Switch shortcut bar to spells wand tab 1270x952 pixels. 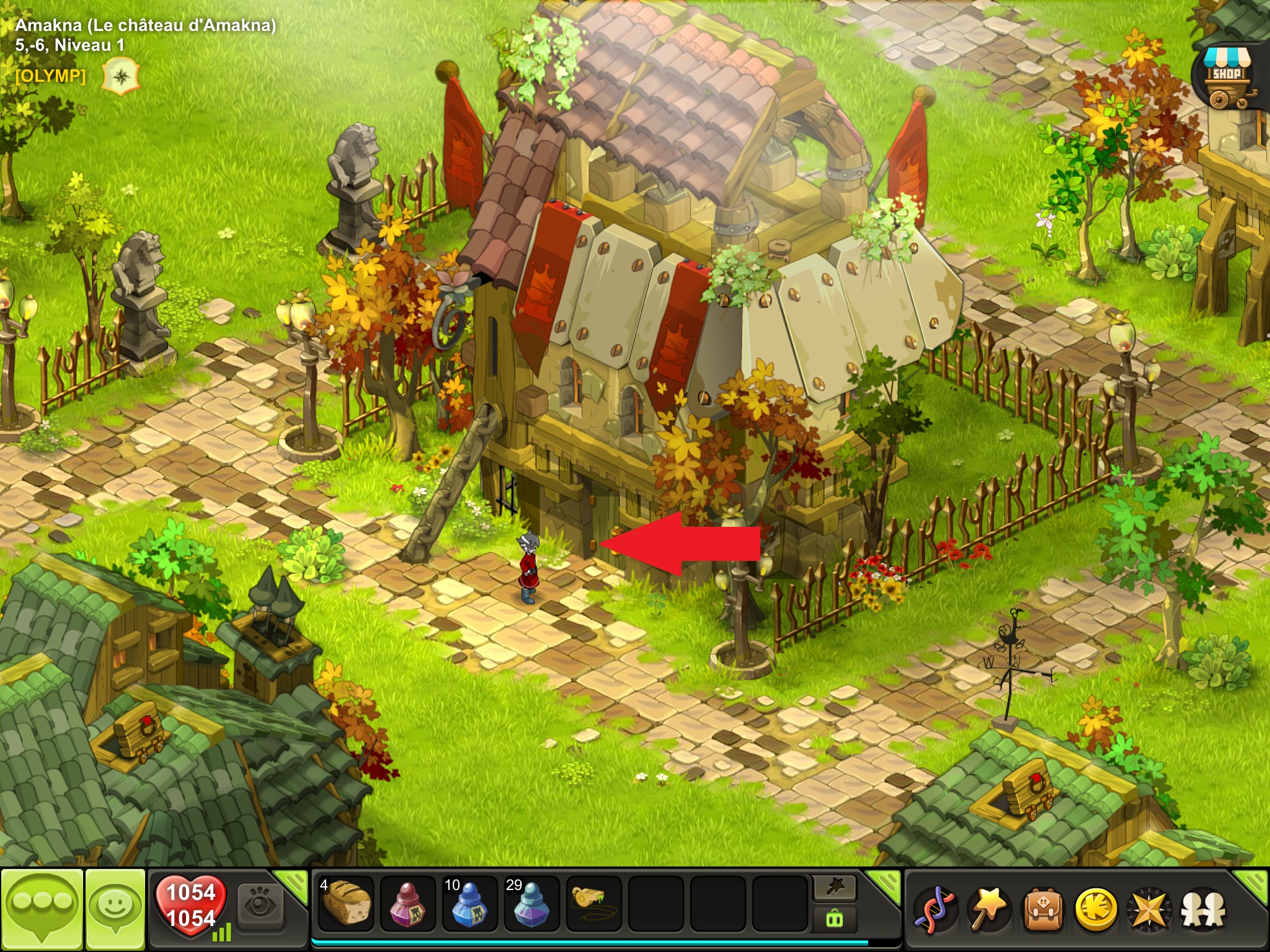coord(835,889)
